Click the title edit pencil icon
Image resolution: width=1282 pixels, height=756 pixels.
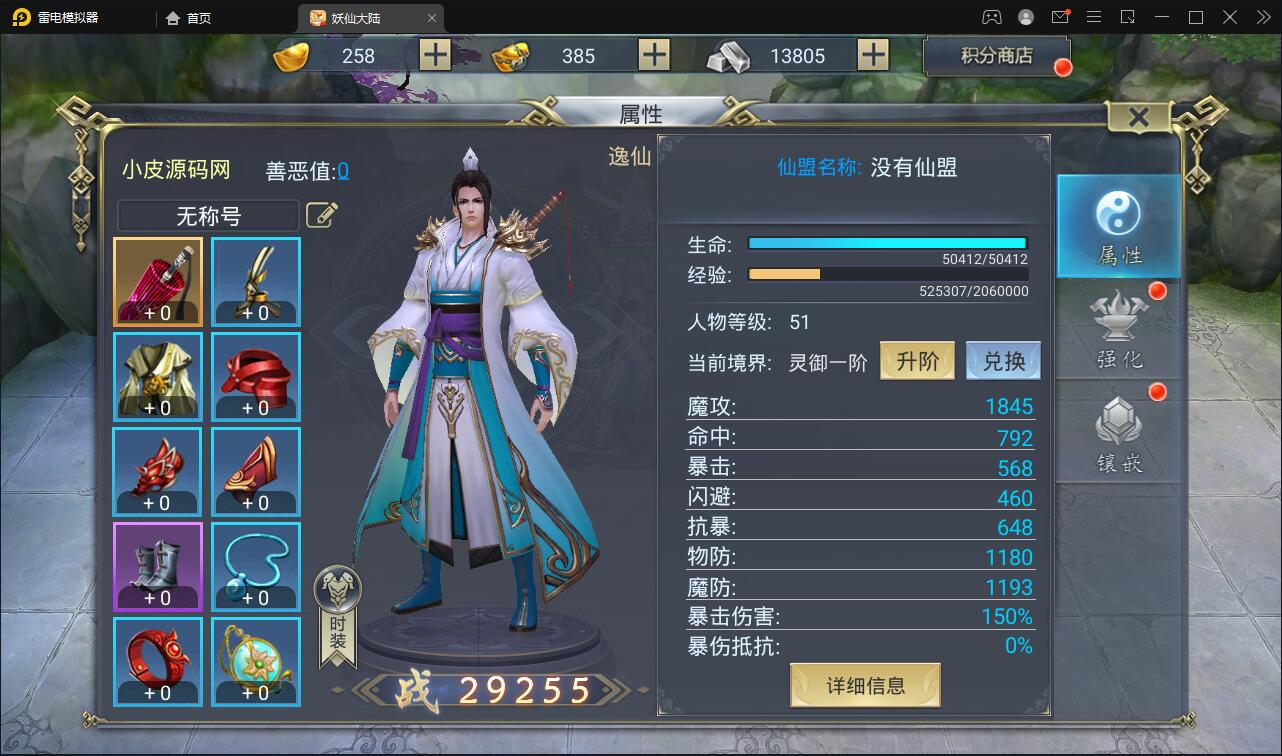tap(322, 215)
